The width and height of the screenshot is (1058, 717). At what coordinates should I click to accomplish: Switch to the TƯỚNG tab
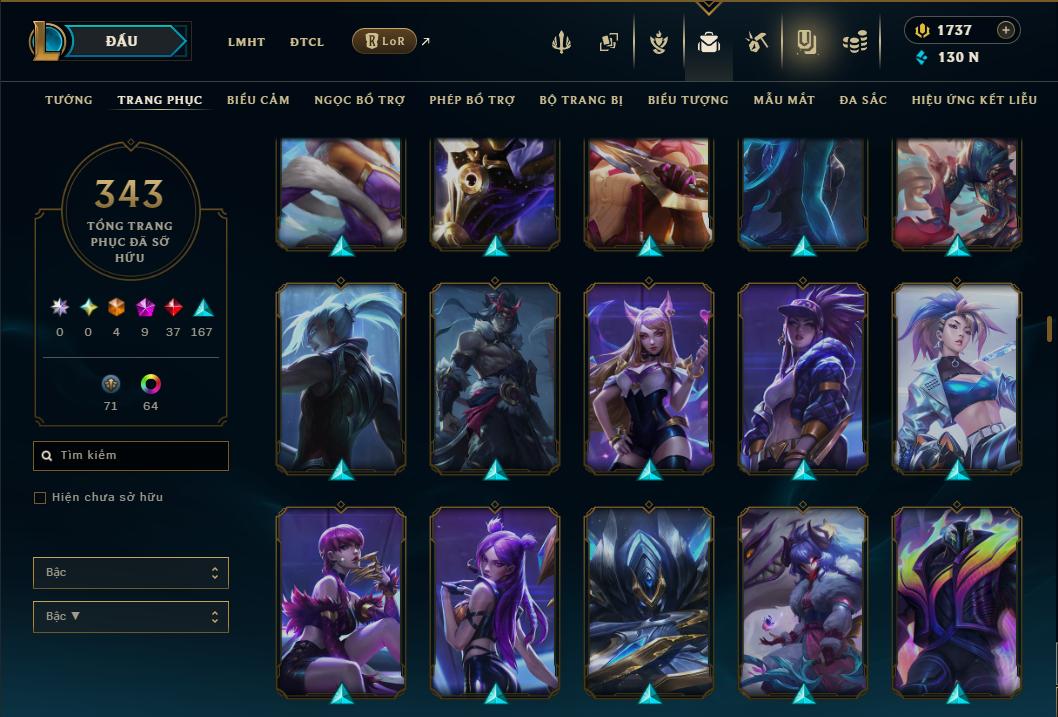(x=69, y=100)
